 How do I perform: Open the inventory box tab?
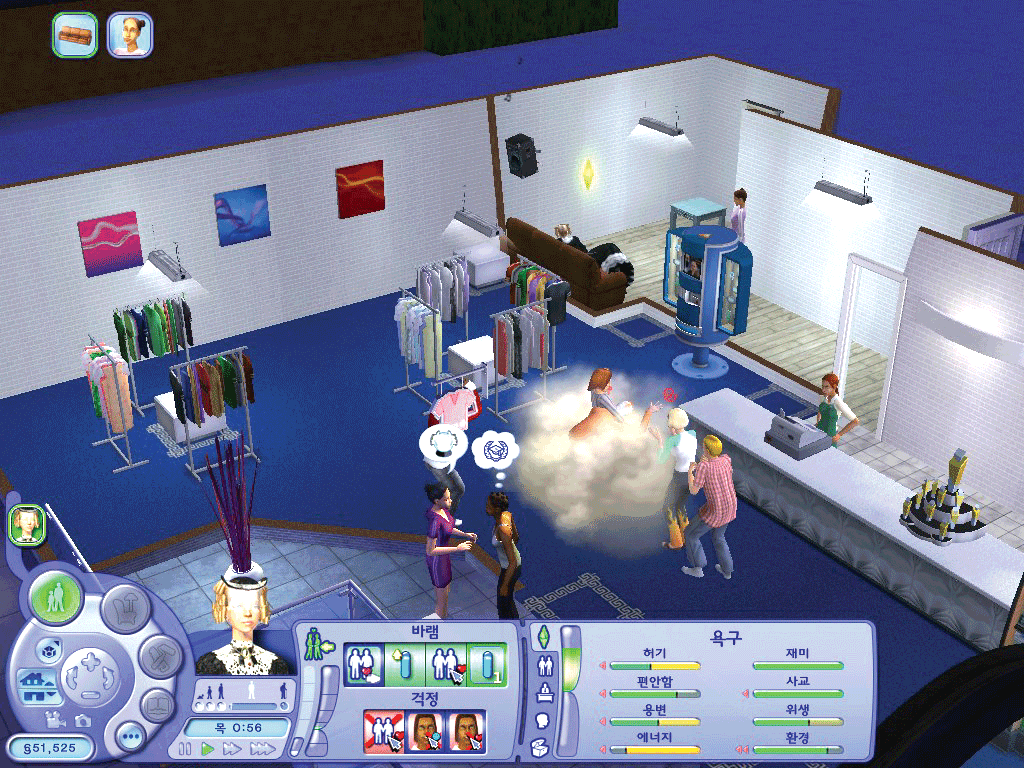(x=540, y=746)
